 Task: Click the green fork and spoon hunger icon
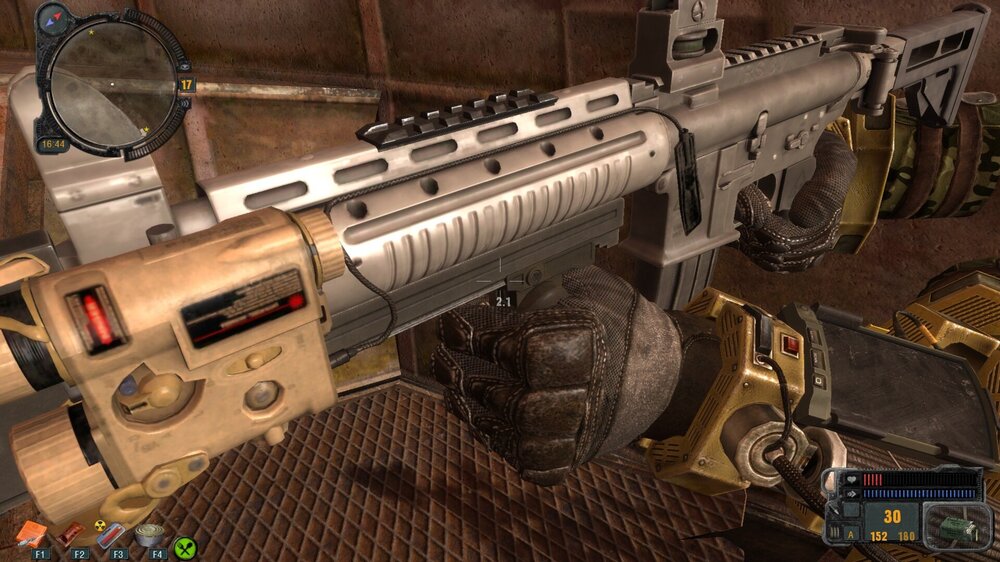click(x=185, y=548)
